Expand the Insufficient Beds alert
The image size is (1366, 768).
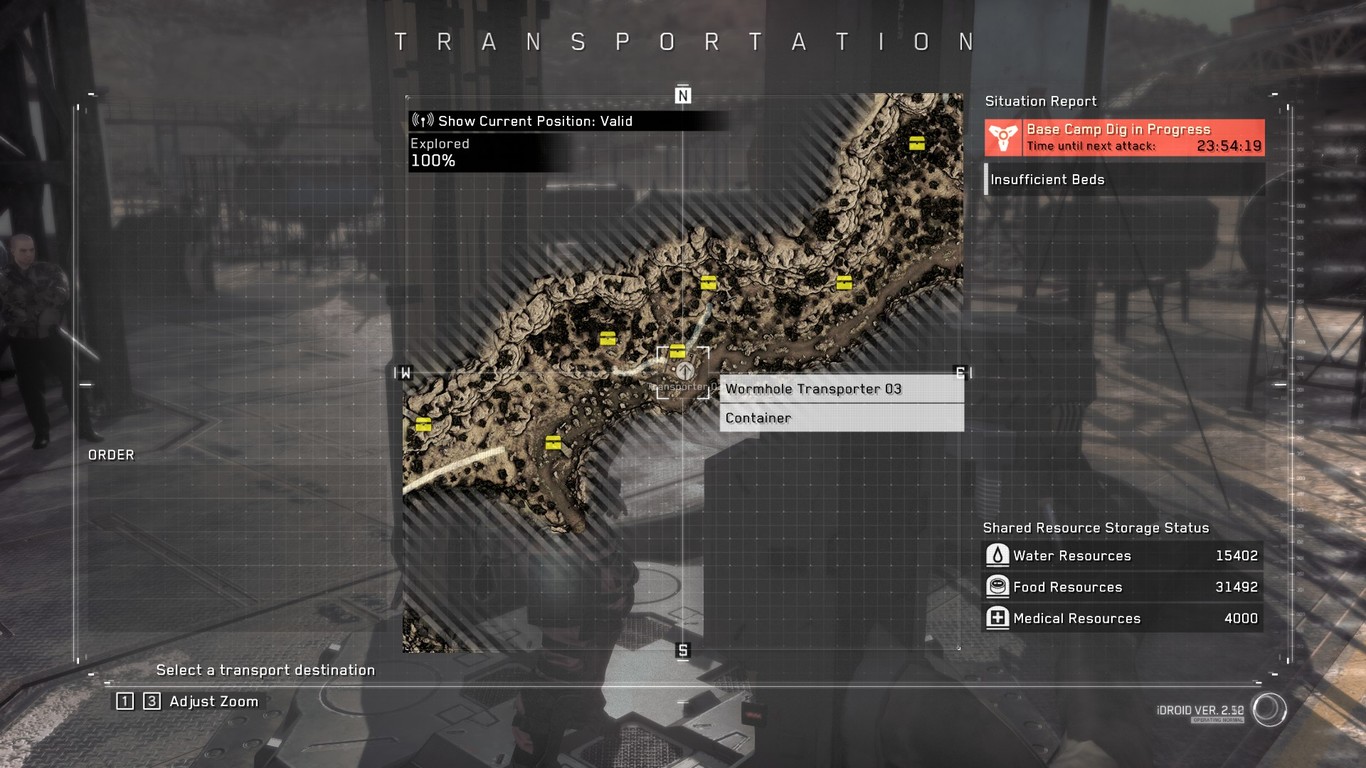coord(1048,179)
